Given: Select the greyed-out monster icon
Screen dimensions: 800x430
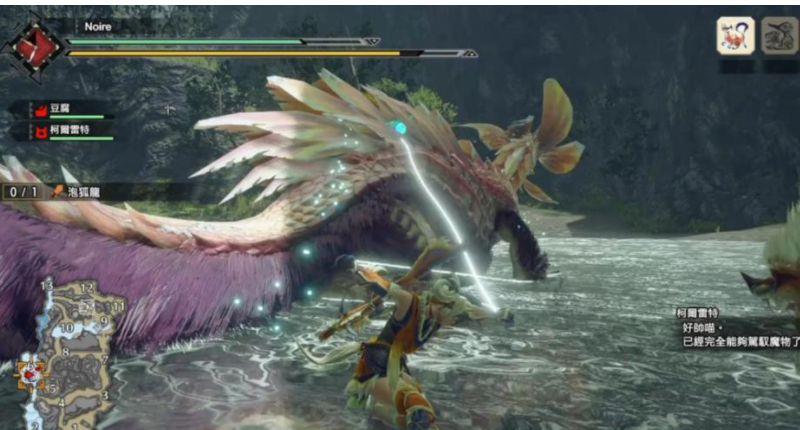Looking at the screenshot, I should [x=779, y=35].
